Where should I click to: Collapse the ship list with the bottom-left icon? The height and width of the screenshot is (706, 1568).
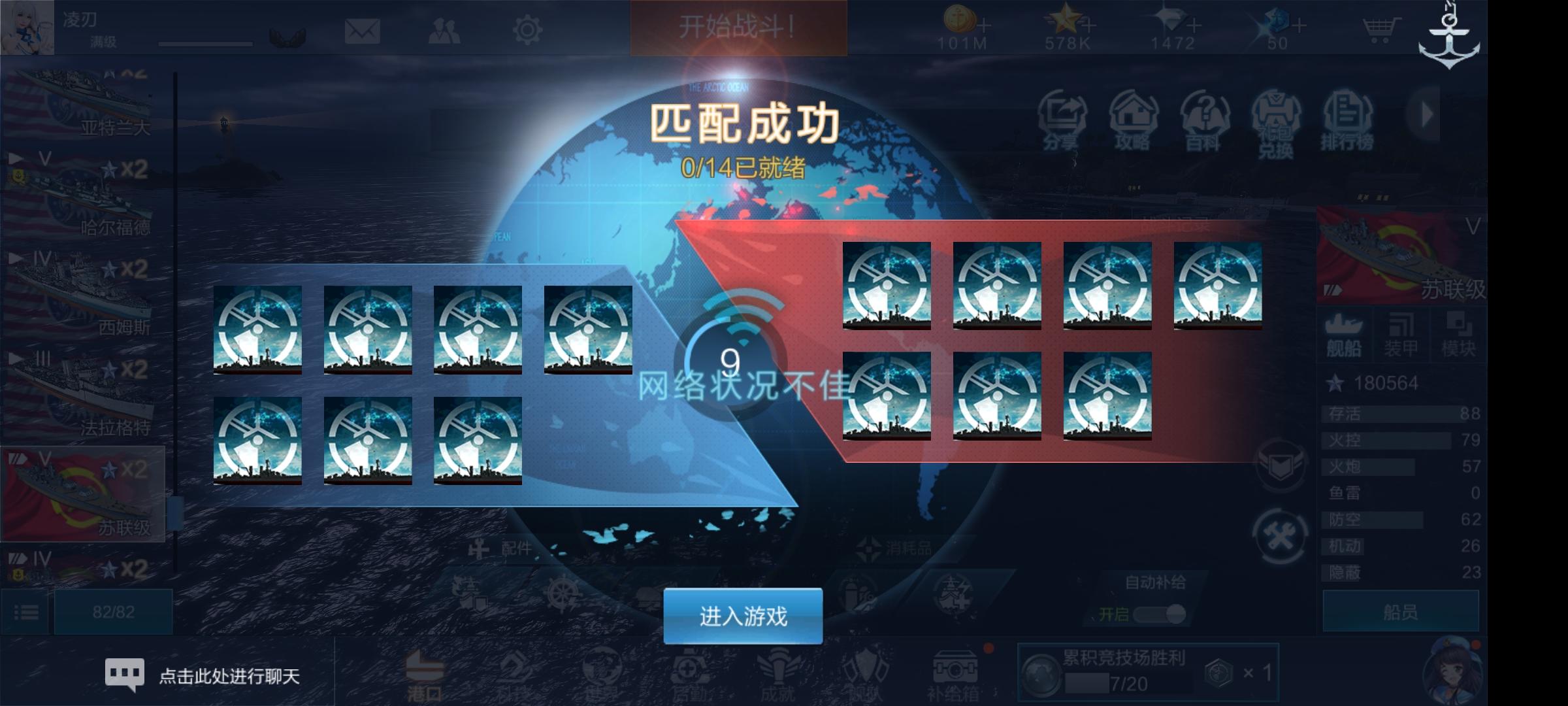pyautogui.click(x=26, y=612)
